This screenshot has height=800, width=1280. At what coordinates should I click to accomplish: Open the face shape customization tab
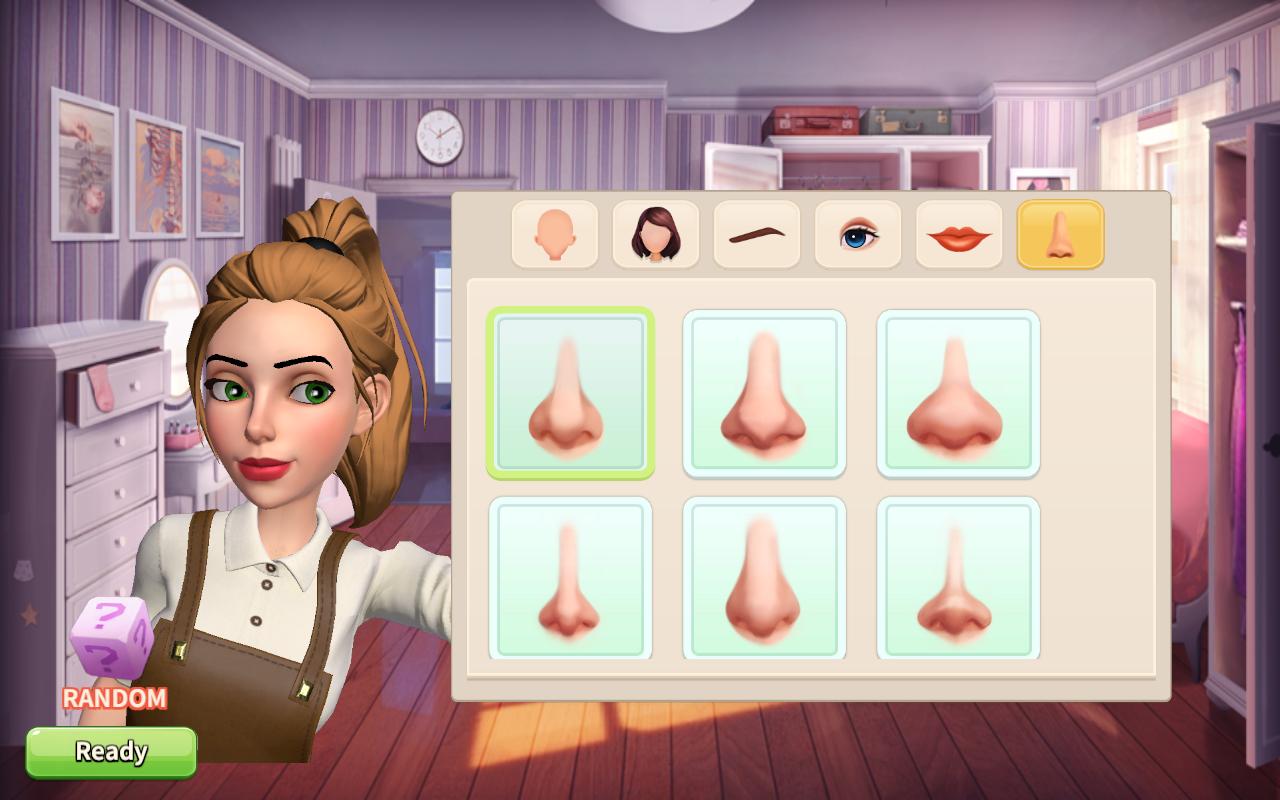coord(555,233)
